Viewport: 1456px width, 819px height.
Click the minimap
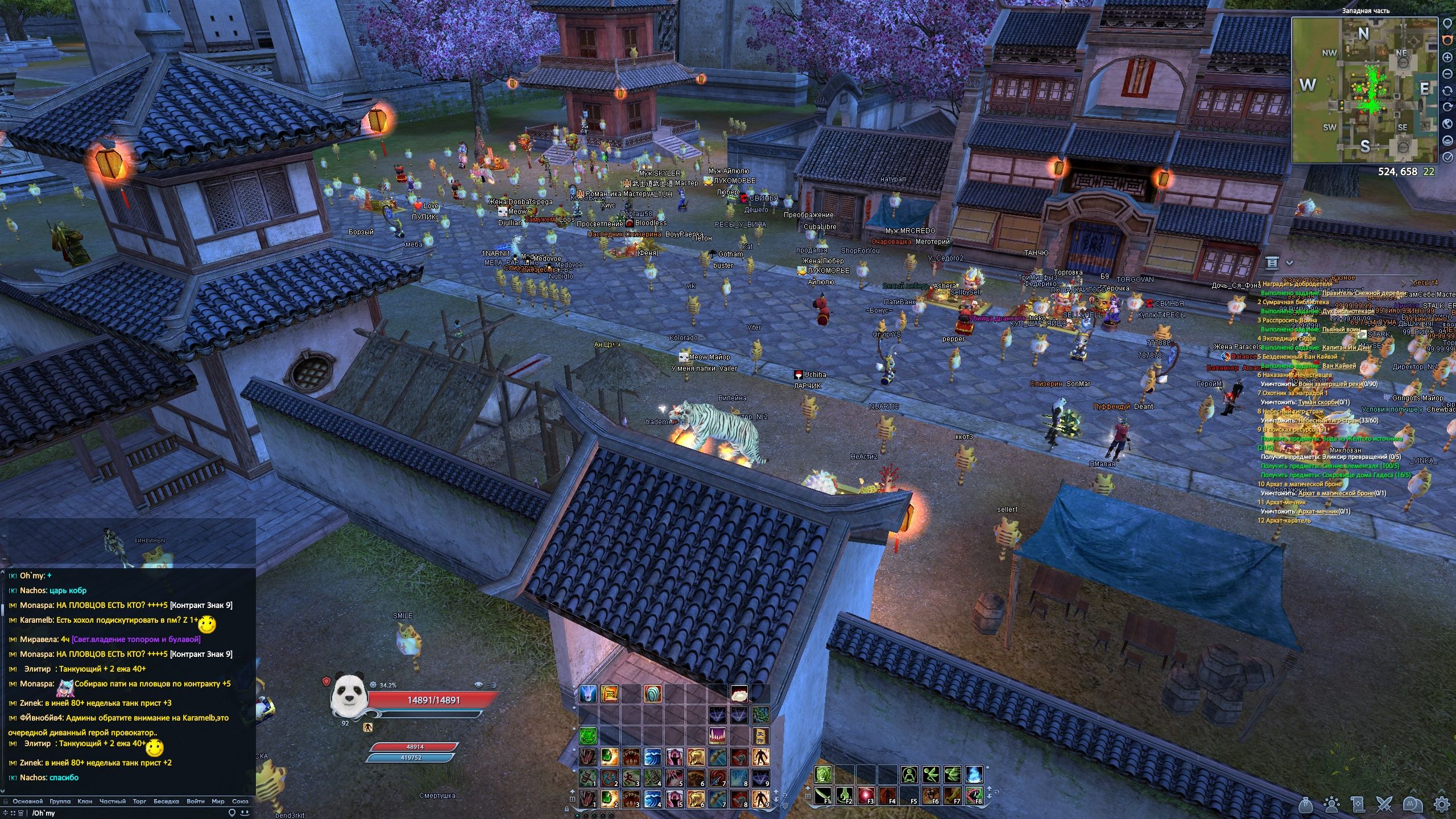coord(1365,90)
